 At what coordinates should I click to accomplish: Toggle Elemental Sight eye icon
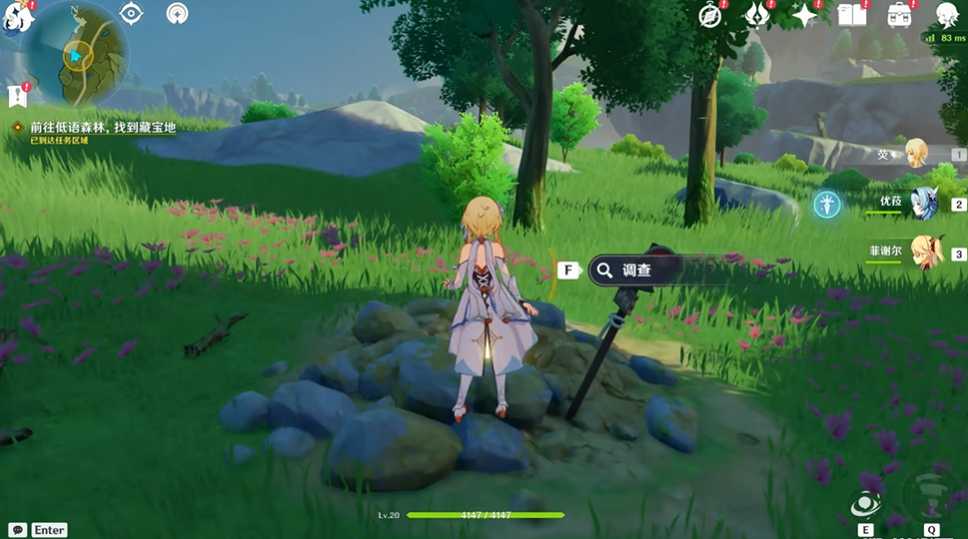tap(131, 13)
